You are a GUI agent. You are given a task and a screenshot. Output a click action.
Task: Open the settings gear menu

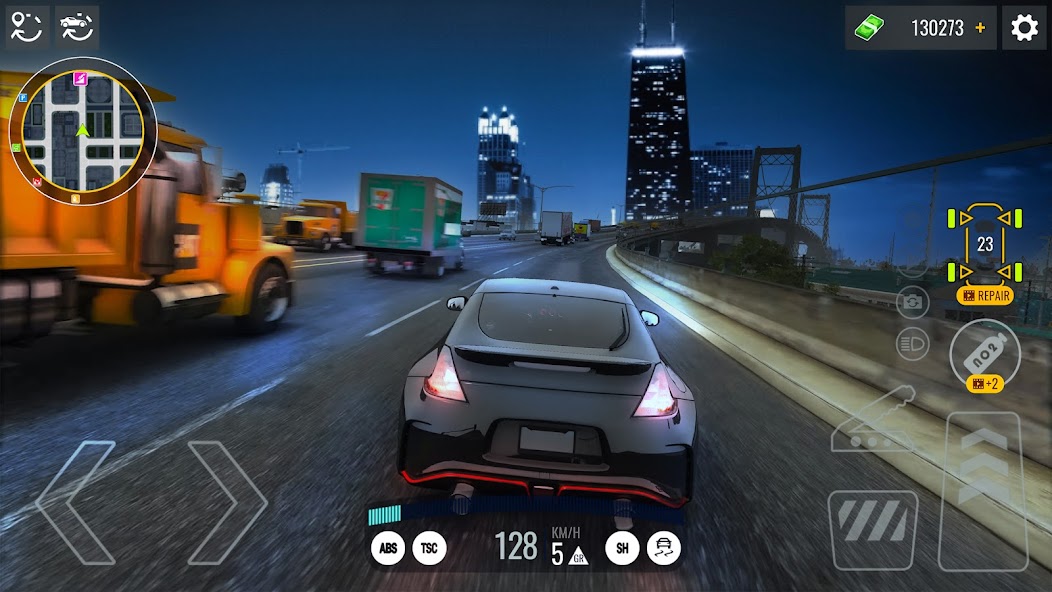[x=1024, y=28]
